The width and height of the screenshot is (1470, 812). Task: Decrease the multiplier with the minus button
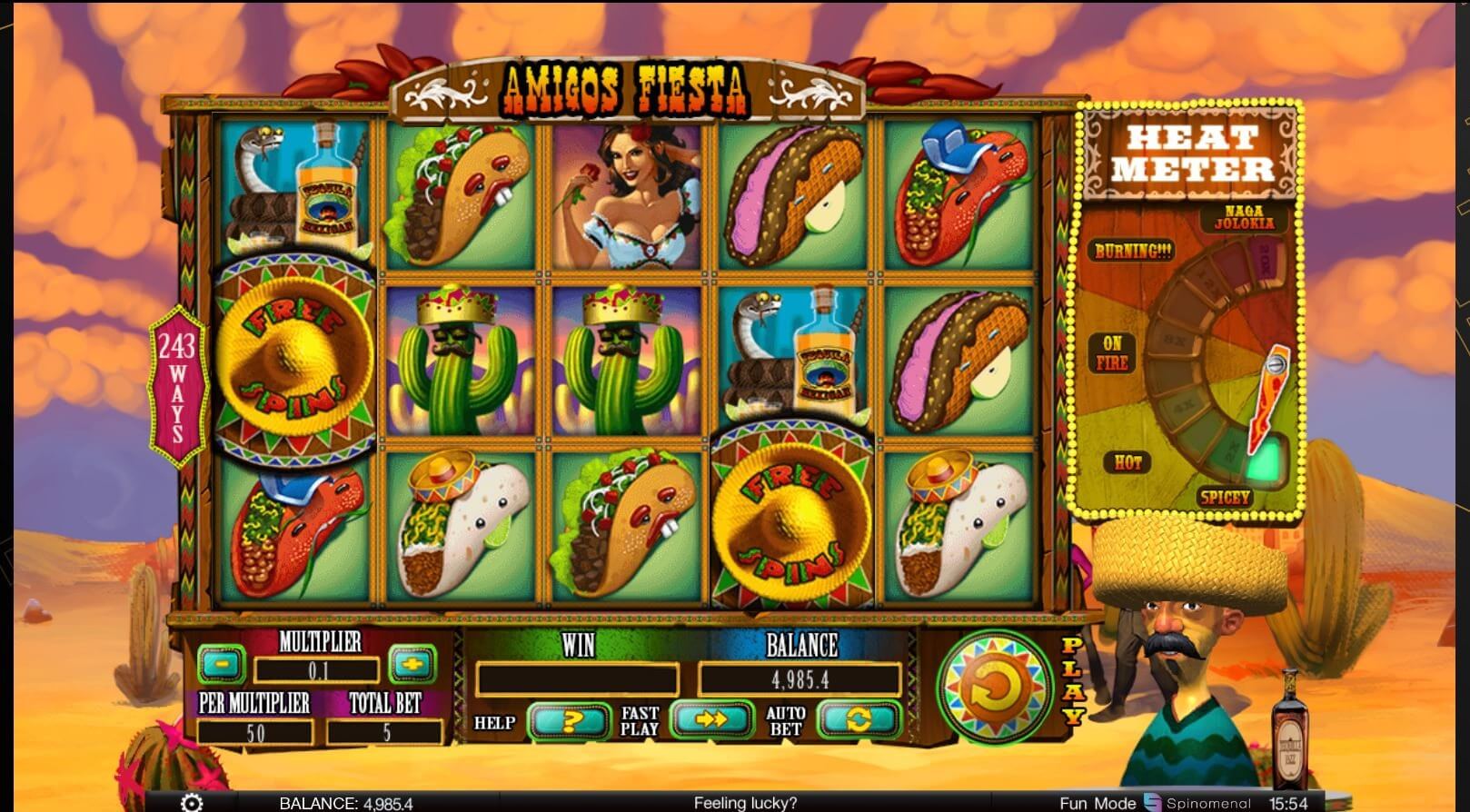click(x=221, y=664)
